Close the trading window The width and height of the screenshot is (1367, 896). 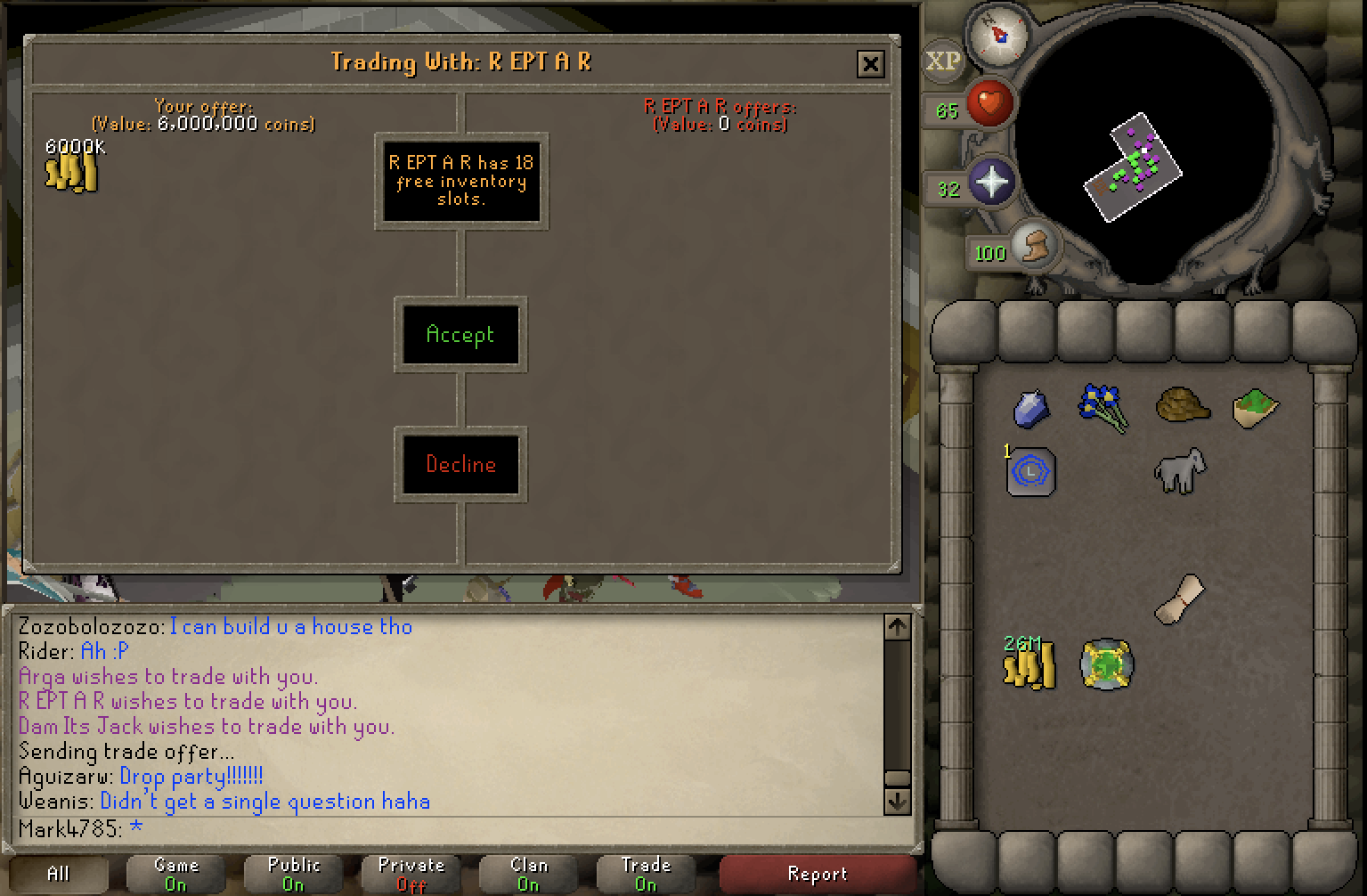coord(870,63)
